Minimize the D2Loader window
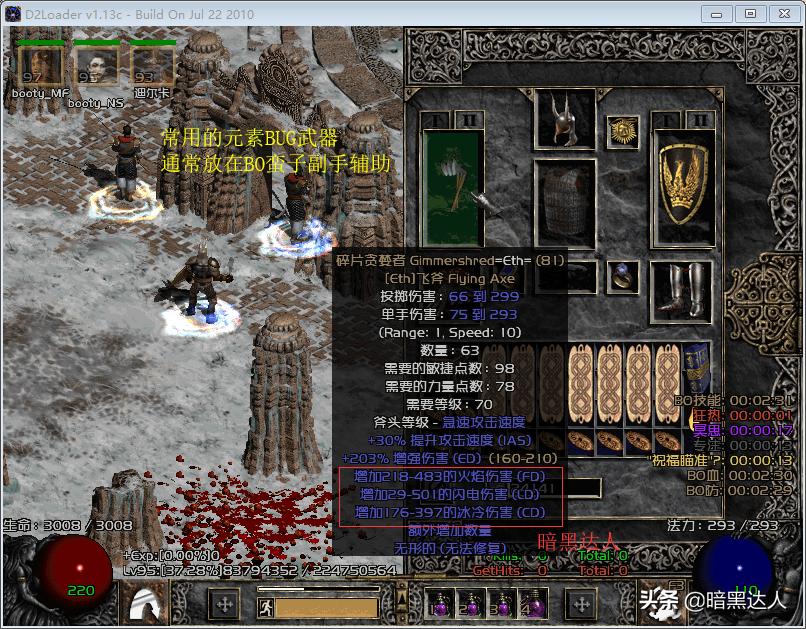806x629 pixels. tap(715, 14)
